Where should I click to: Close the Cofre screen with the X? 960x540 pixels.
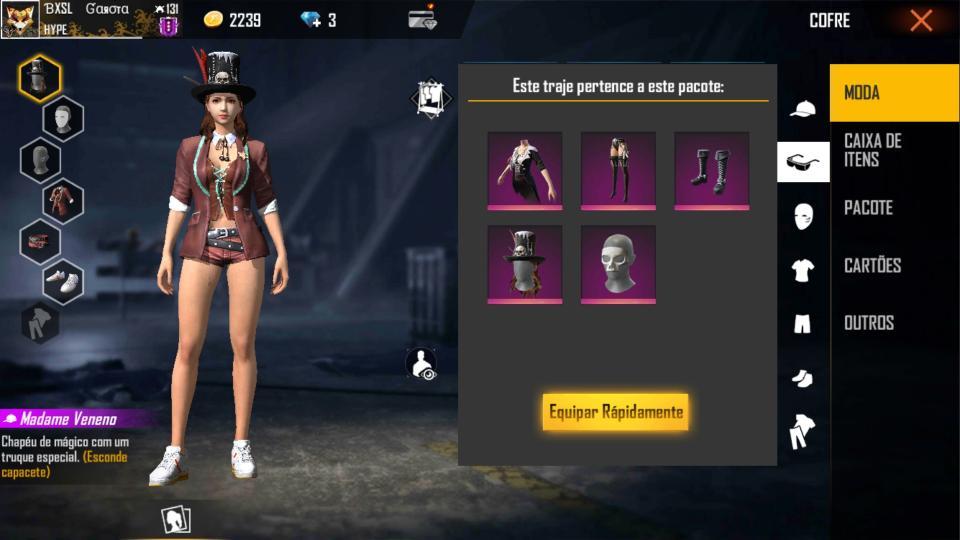pos(921,20)
